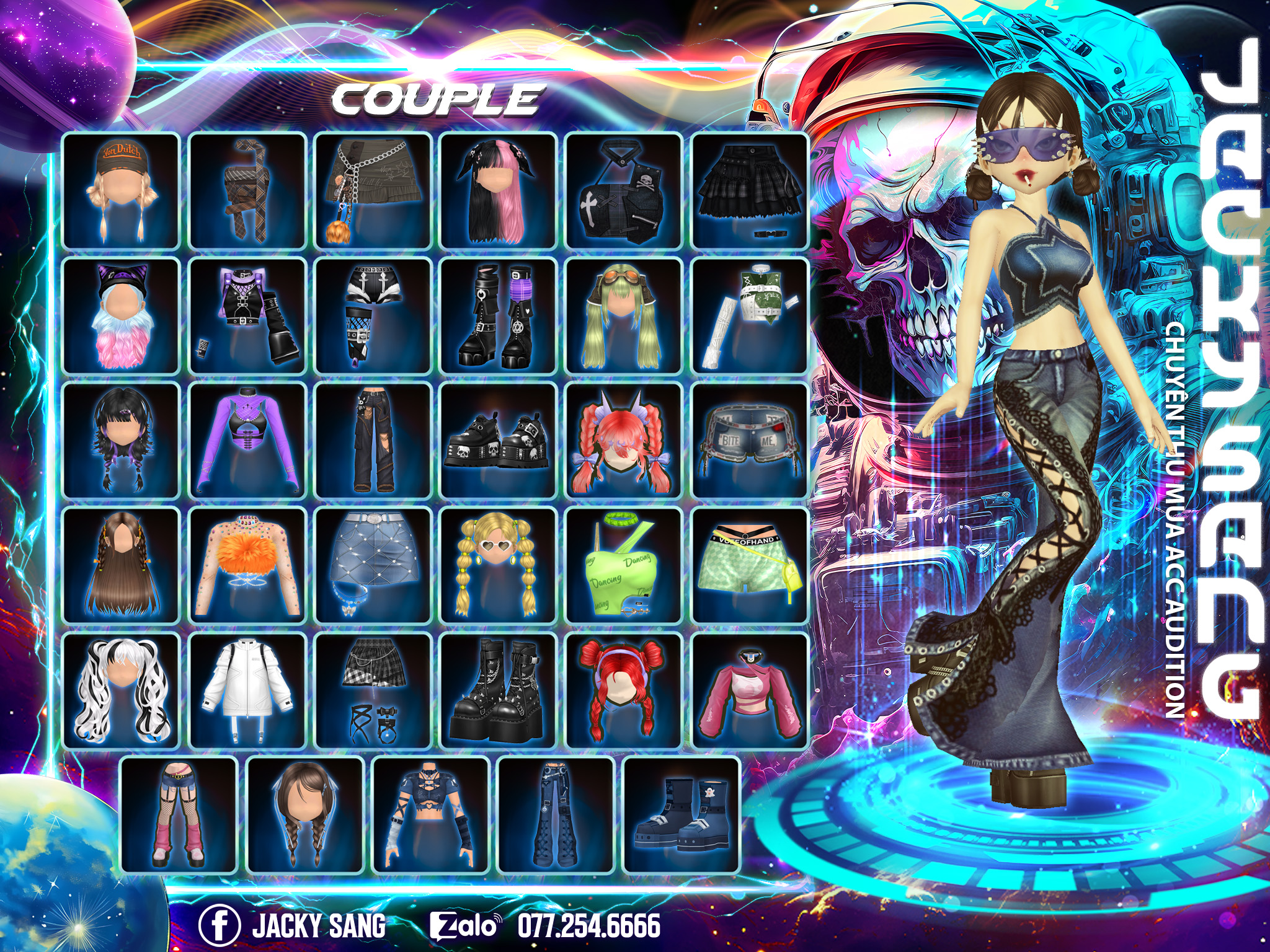Choose the navy ghost boots
The width and height of the screenshot is (1270, 952).
click(x=682, y=814)
